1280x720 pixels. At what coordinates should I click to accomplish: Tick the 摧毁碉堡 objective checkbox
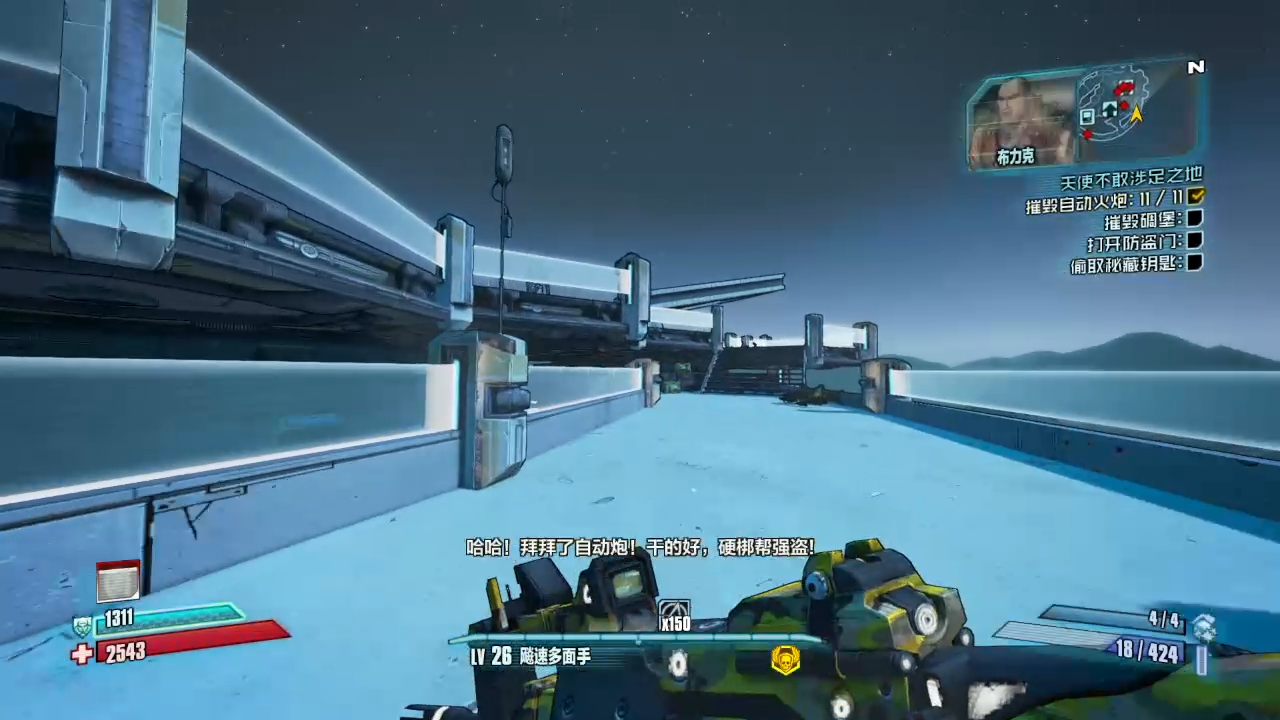1195,219
